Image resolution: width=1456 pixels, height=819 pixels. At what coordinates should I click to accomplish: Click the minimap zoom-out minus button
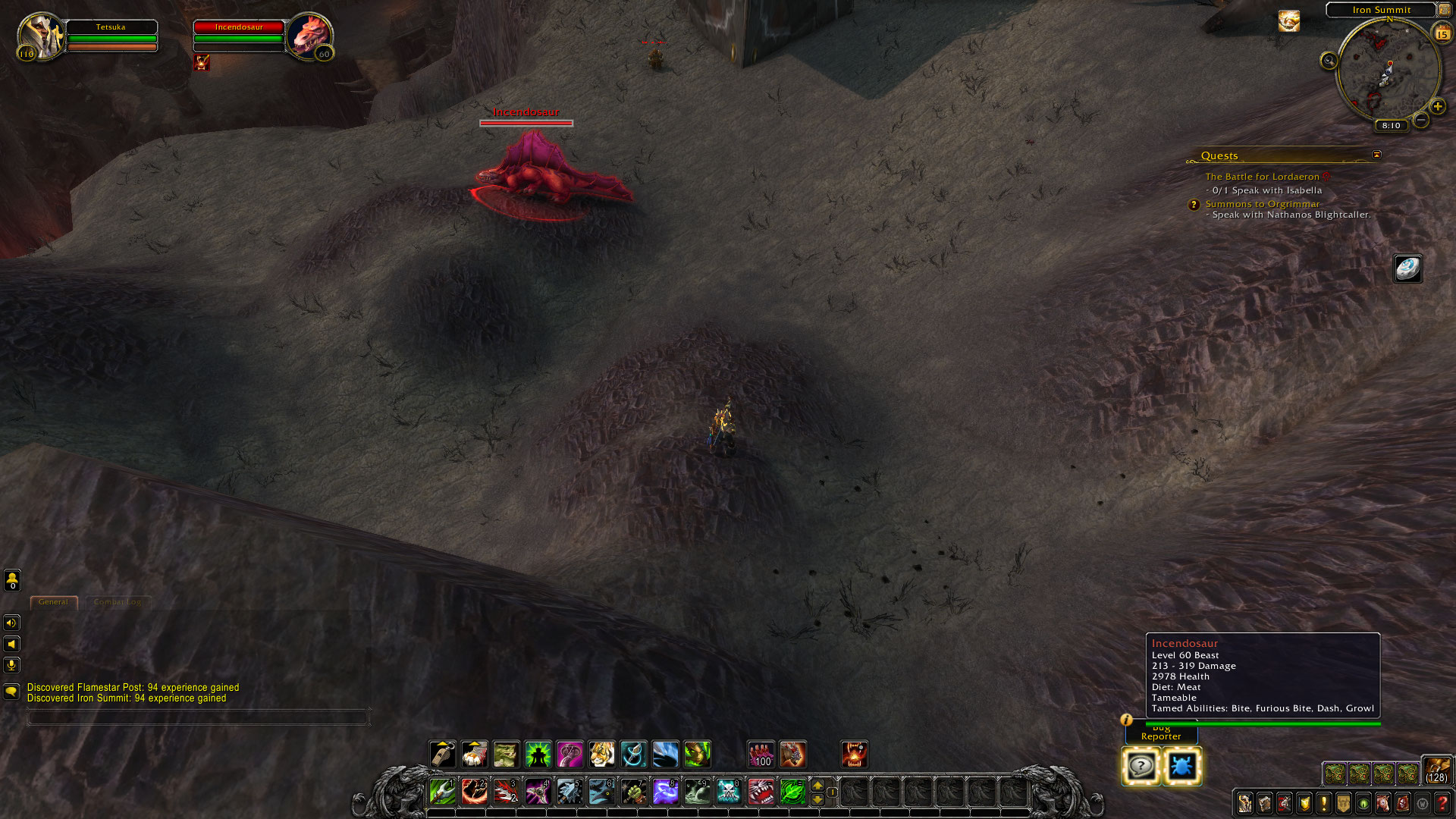click(1421, 120)
